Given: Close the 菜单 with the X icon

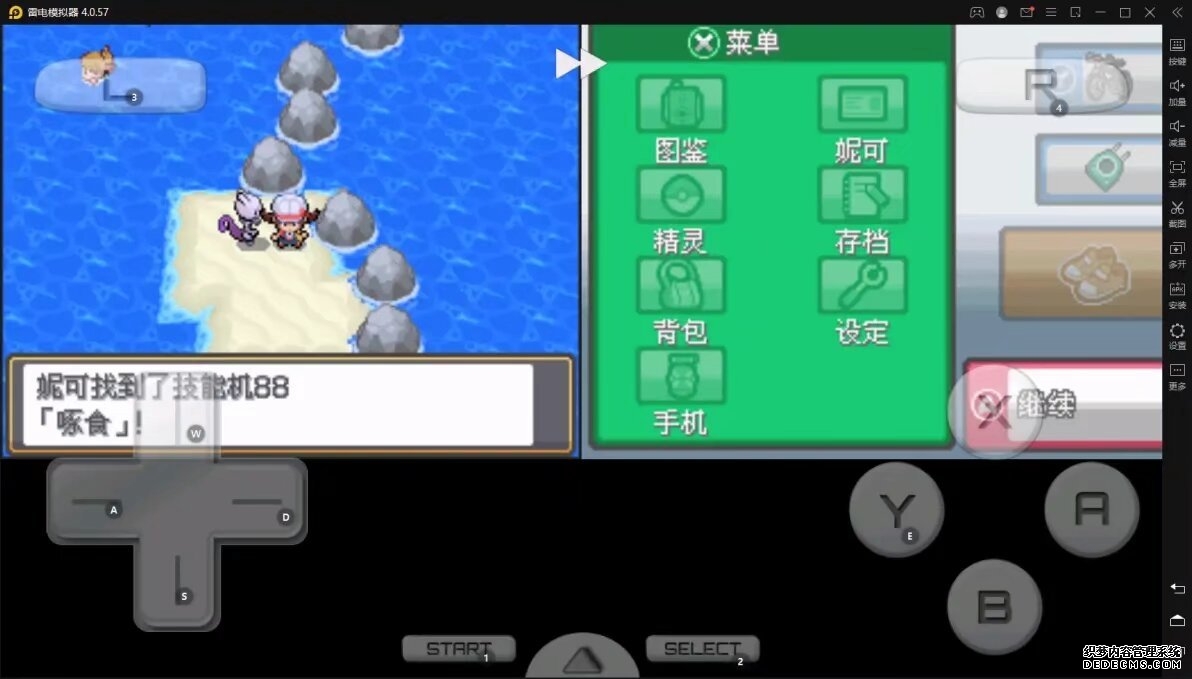Looking at the screenshot, I should (x=704, y=43).
